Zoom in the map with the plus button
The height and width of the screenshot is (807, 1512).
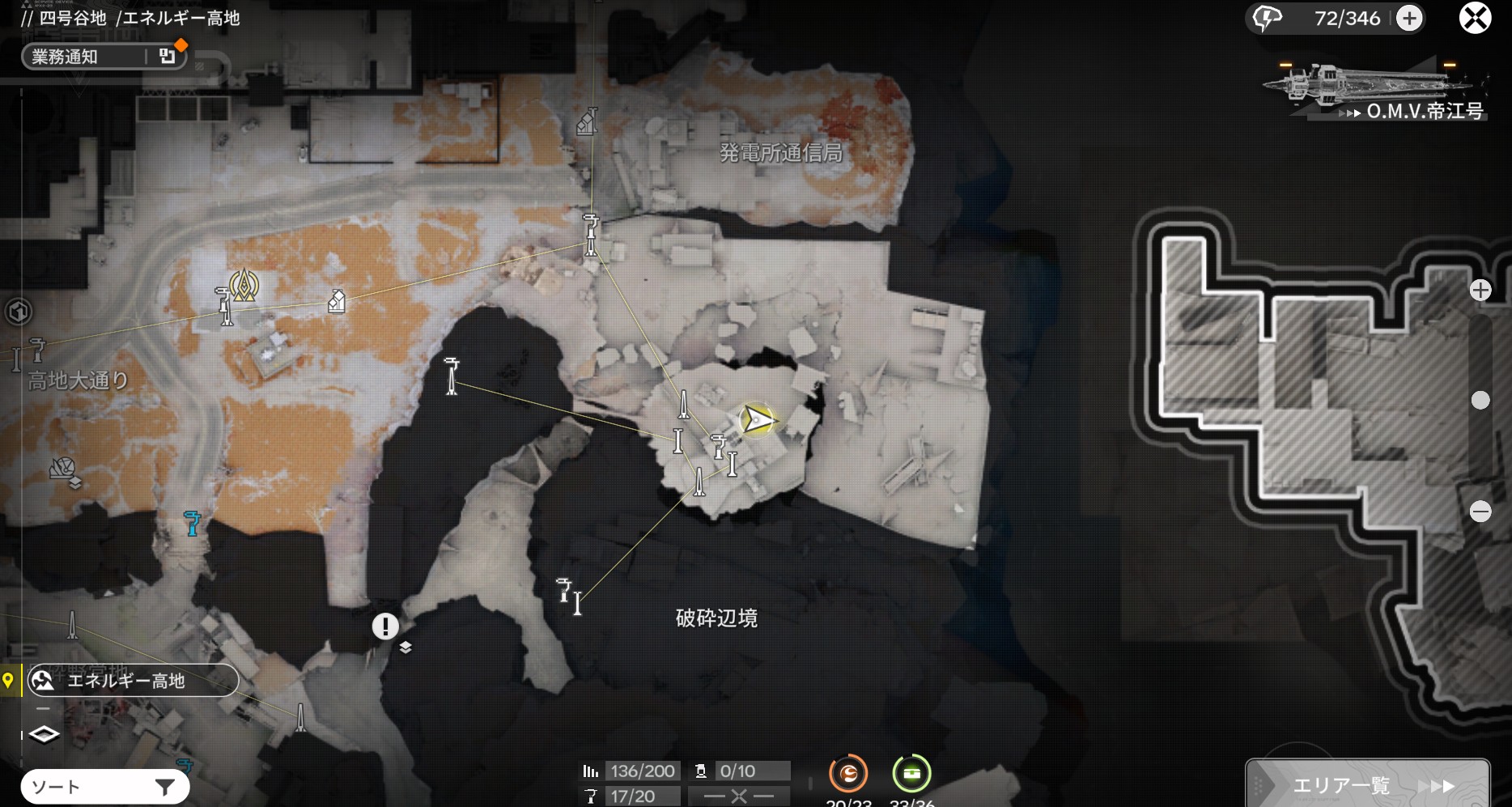click(x=1480, y=290)
